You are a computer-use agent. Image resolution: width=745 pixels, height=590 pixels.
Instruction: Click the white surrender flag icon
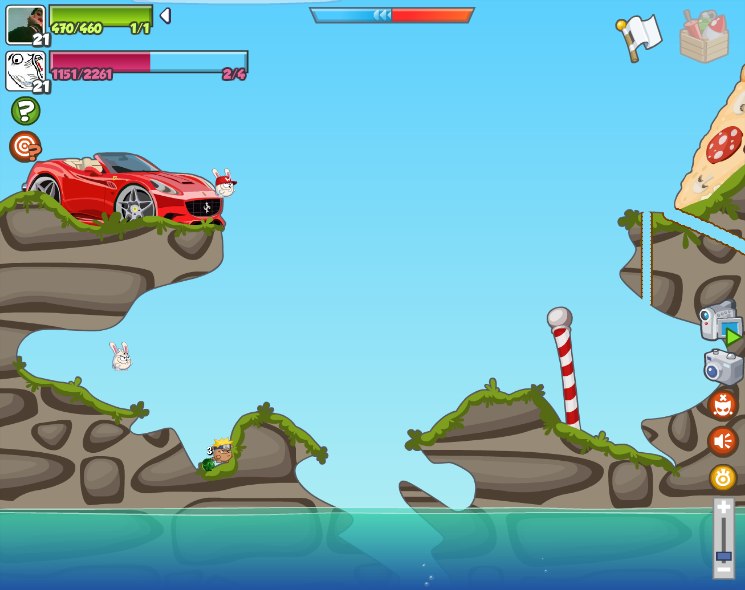639,37
